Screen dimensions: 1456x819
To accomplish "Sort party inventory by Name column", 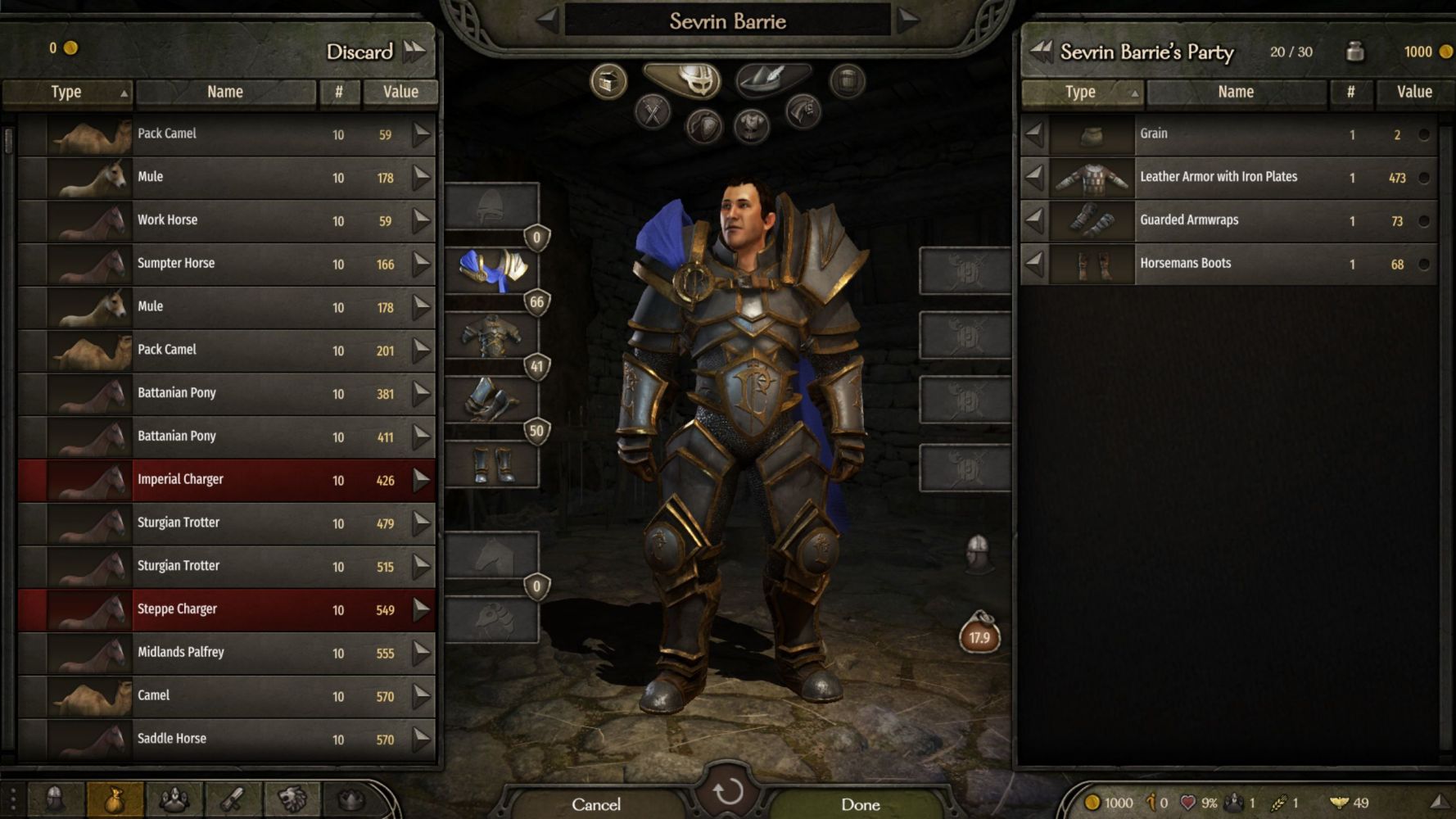I will point(1235,93).
